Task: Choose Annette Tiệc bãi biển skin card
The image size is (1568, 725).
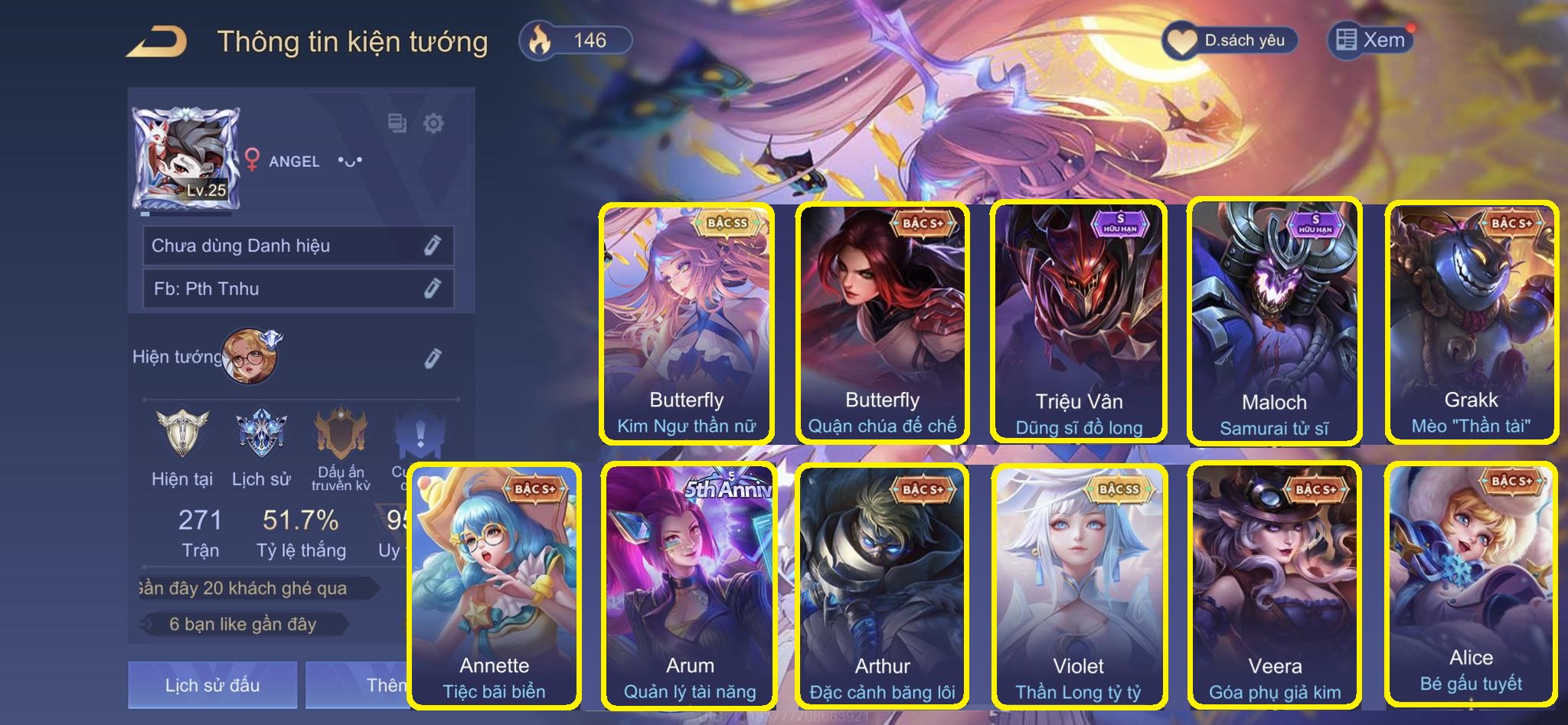Action: pos(494,586)
